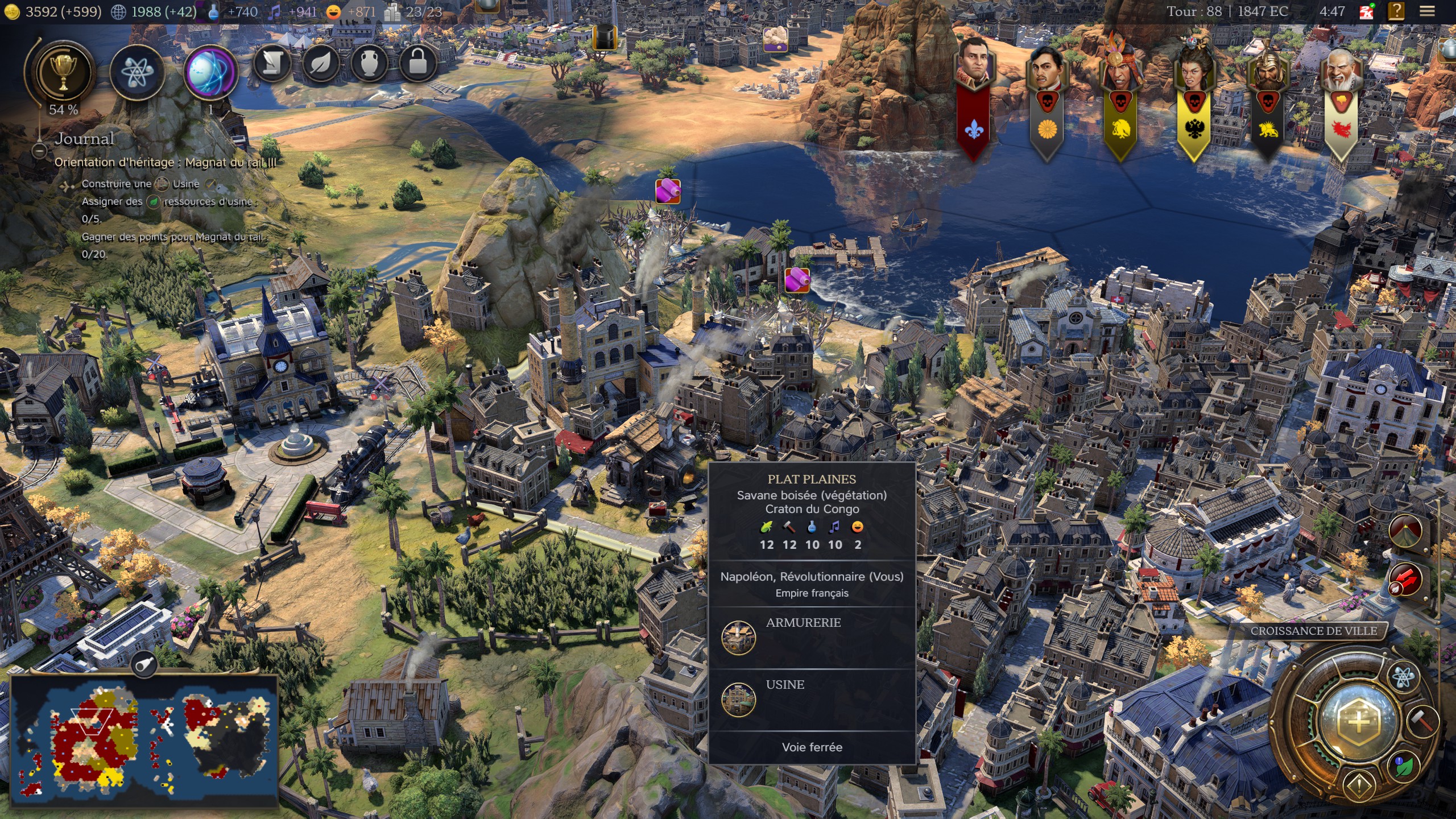Click the open padlock unlocks icon
The image size is (1456, 819).
point(417,64)
